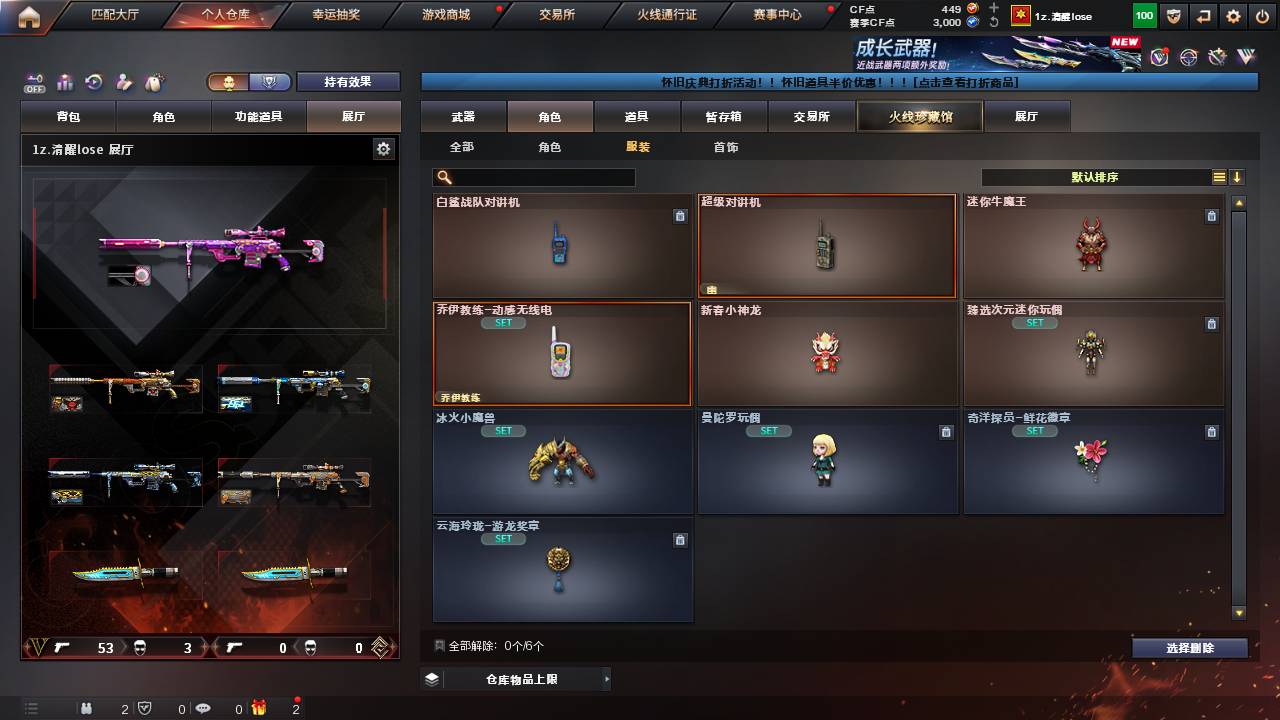Click the 持有效果 button above the showcase
Image resolution: width=1280 pixels, height=720 pixels.
pos(348,81)
